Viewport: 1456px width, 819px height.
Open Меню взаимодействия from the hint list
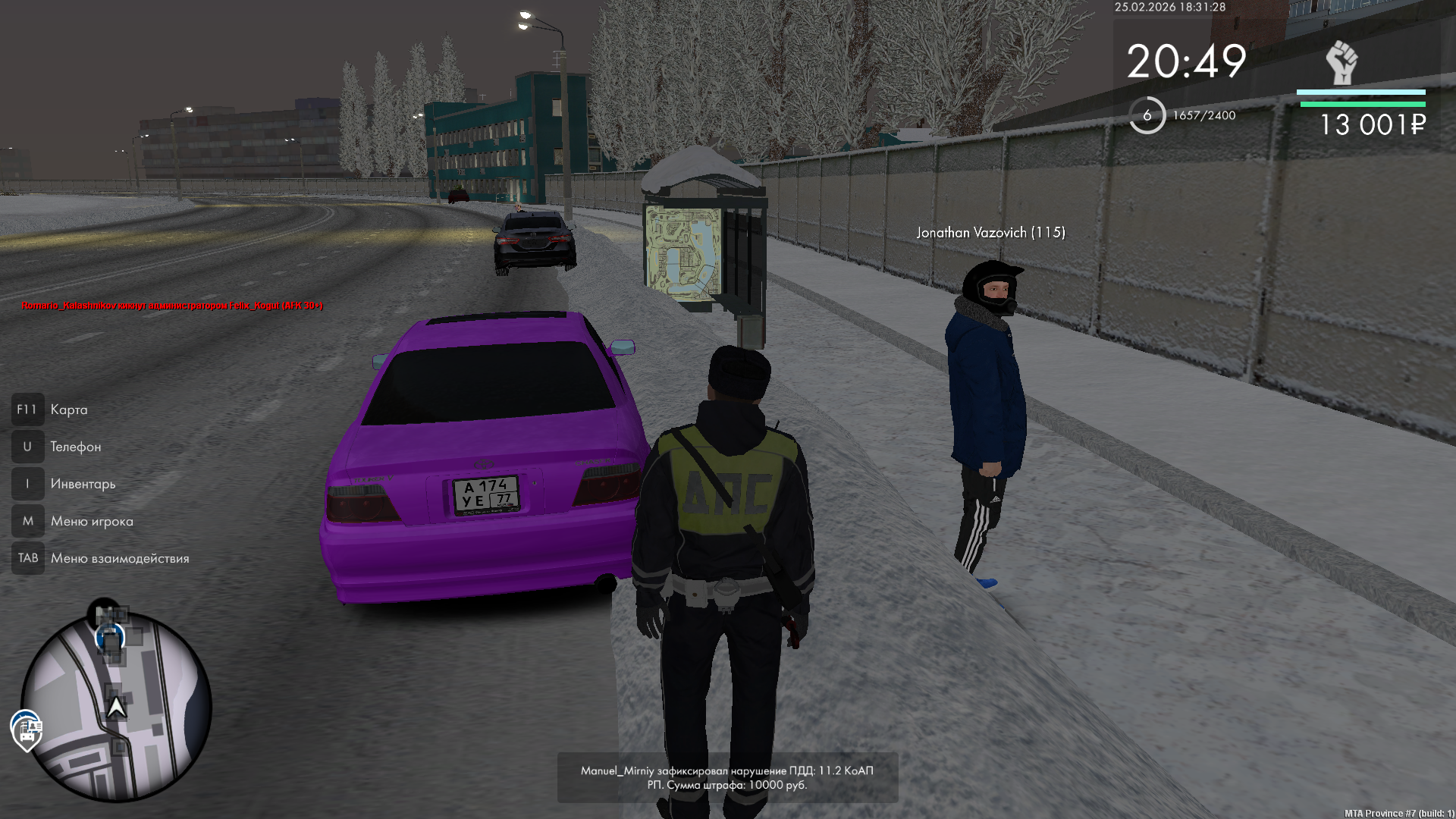pyautogui.click(x=119, y=558)
